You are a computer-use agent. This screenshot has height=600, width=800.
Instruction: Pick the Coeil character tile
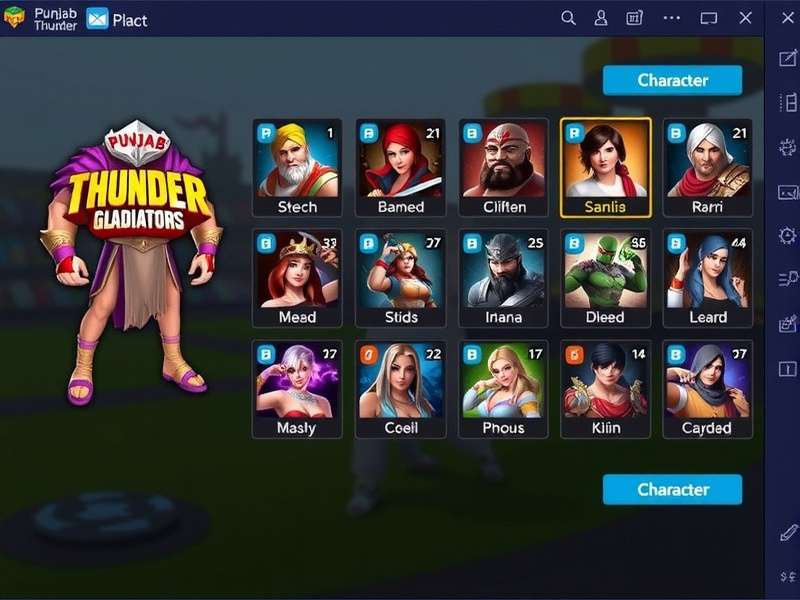tap(400, 388)
